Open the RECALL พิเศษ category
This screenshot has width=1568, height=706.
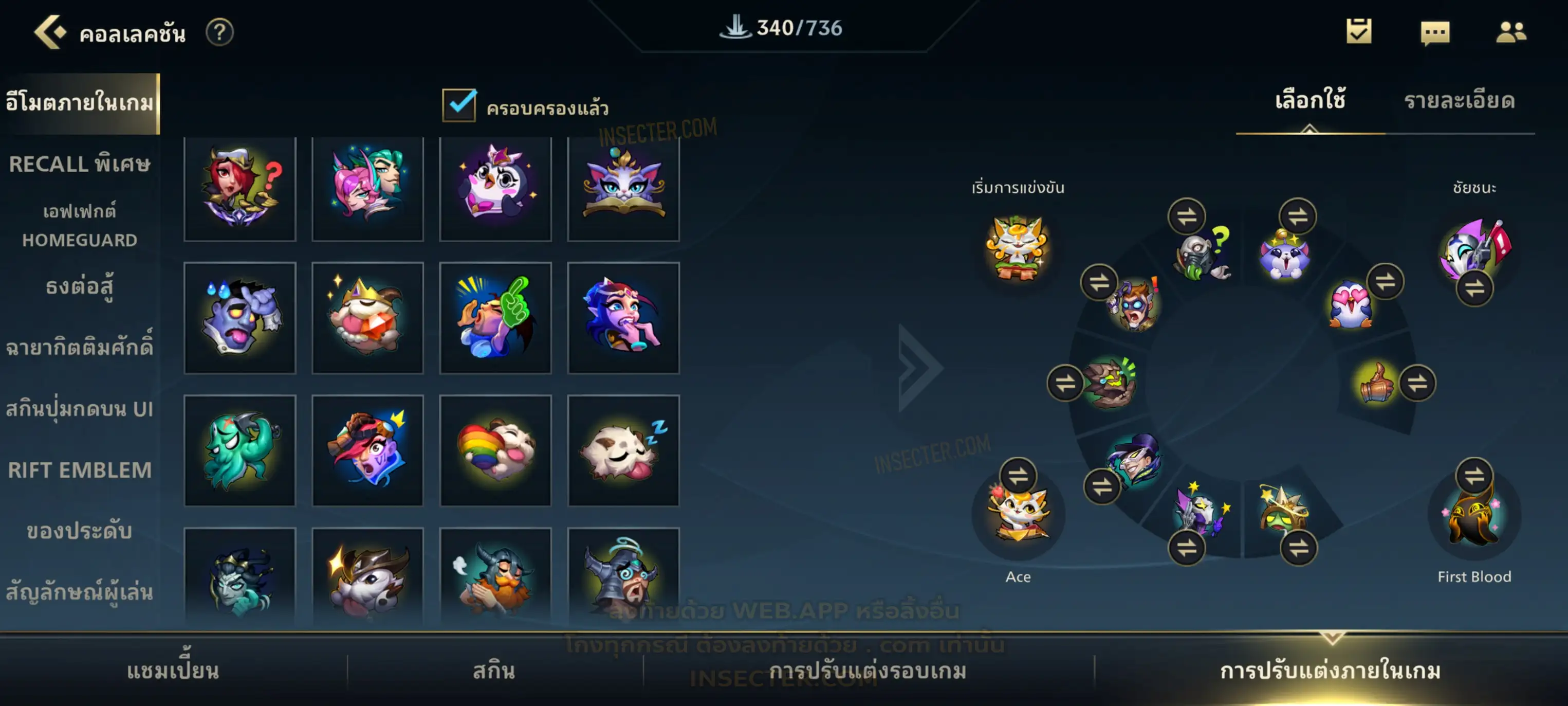pos(79,164)
